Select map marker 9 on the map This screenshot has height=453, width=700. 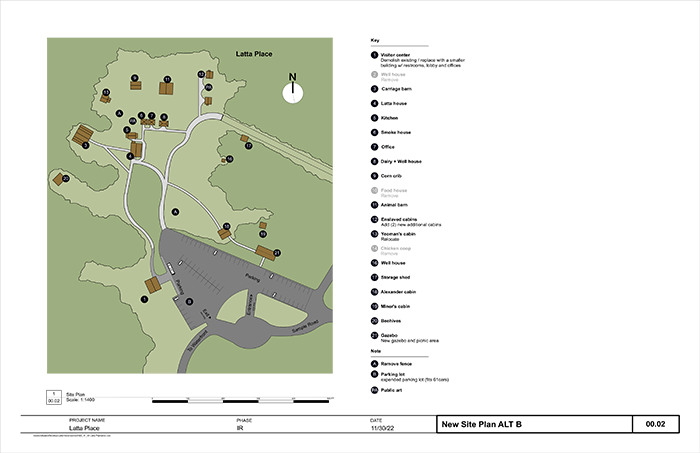click(x=134, y=77)
